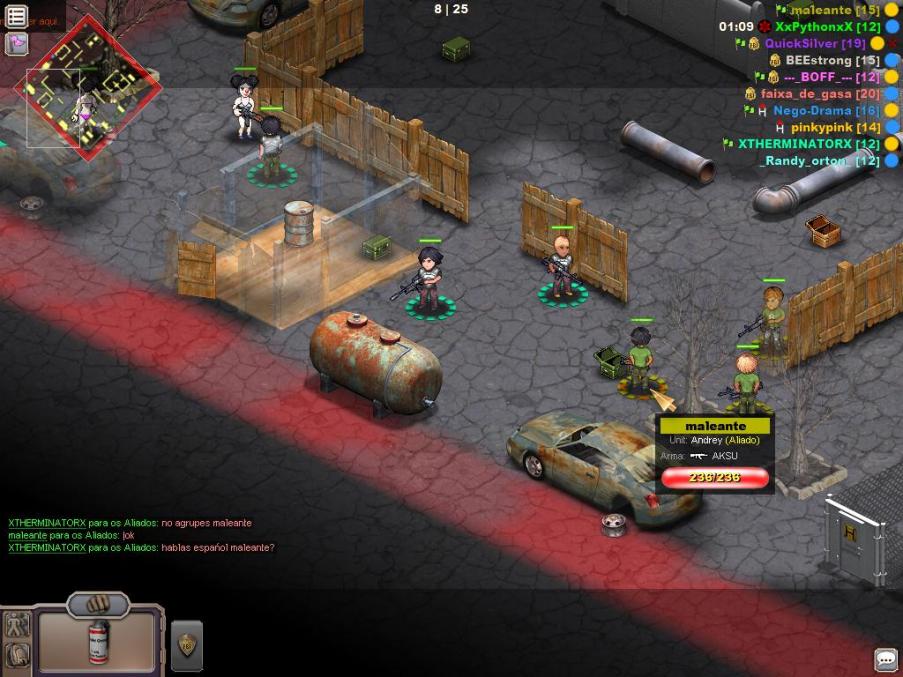Select the fist melee weapon tab
Image resolution: width=903 pixels, height=677 pixels.
coord(98,605)
